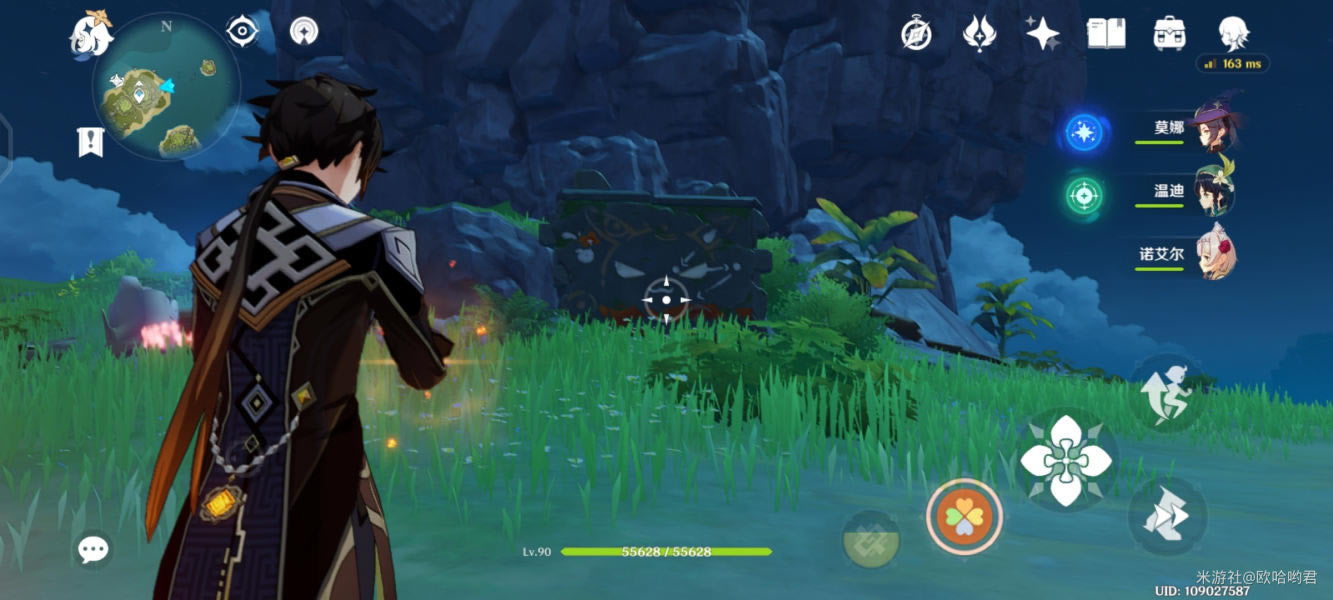Open the Wish four-point star icon
The image size is (1333, 600).
[x=1042, y=34]
